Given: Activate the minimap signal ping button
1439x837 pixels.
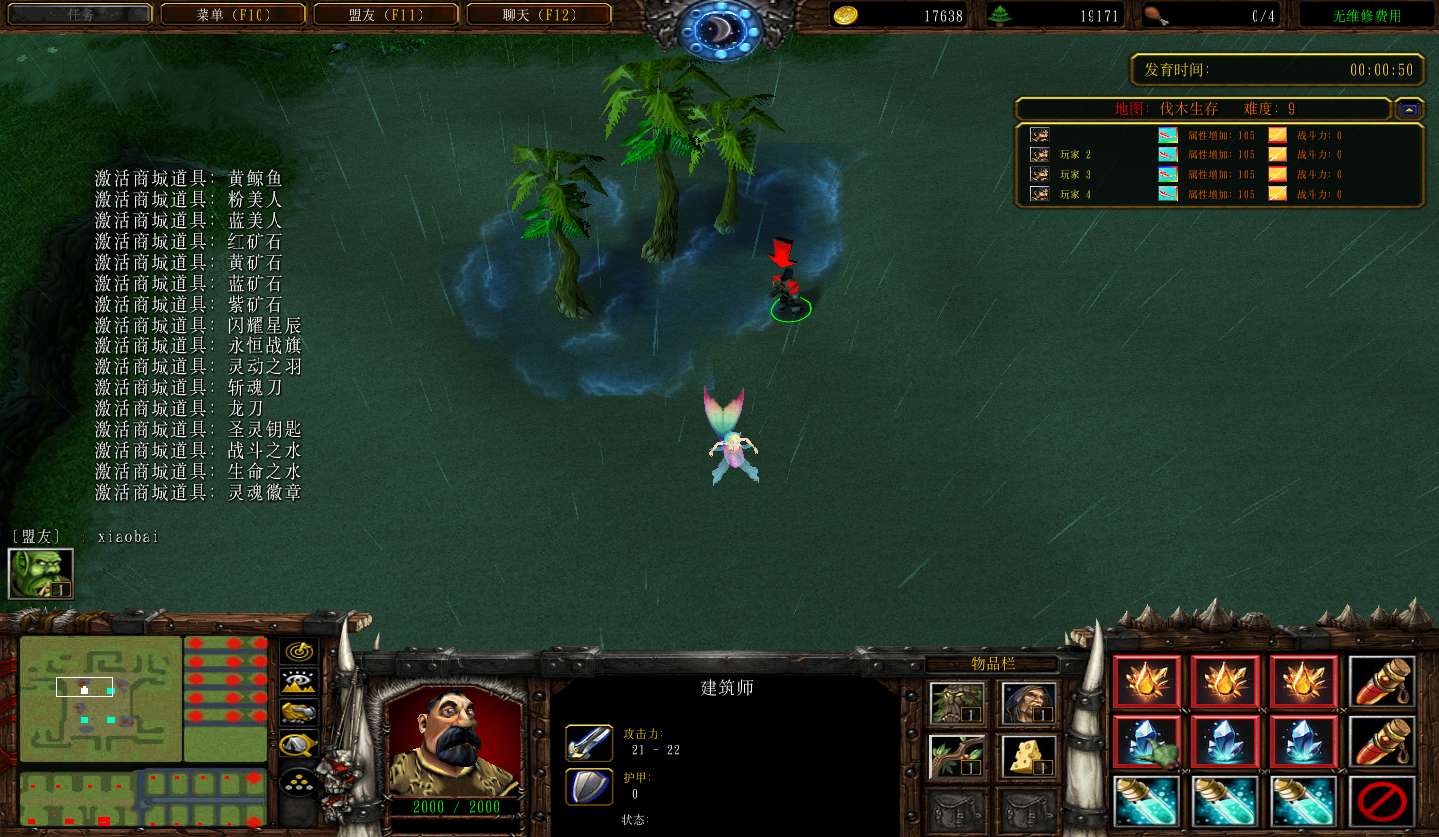Looking at the screenshot, I should [298, 652].
